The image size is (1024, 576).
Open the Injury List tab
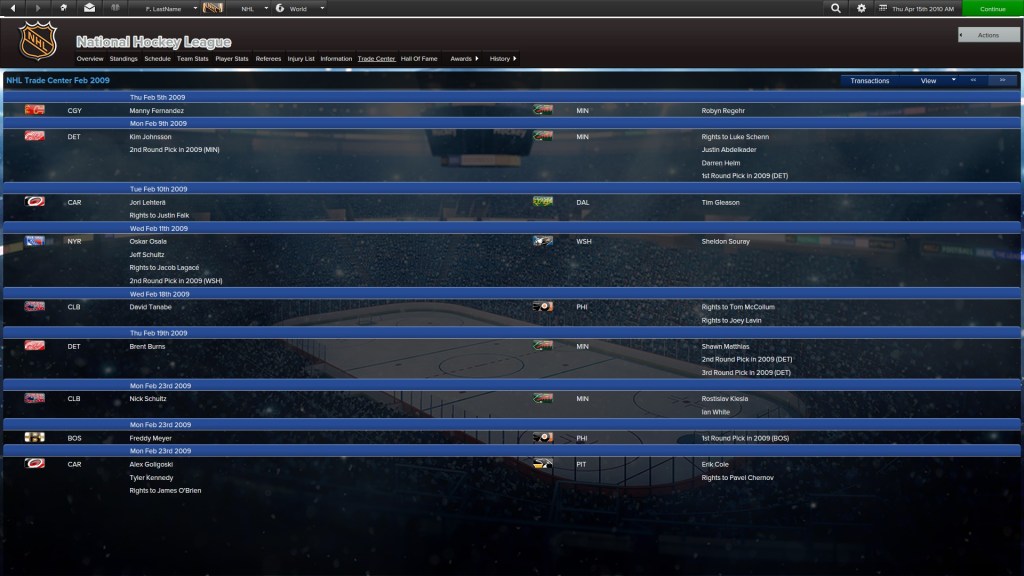coord(301,59)
